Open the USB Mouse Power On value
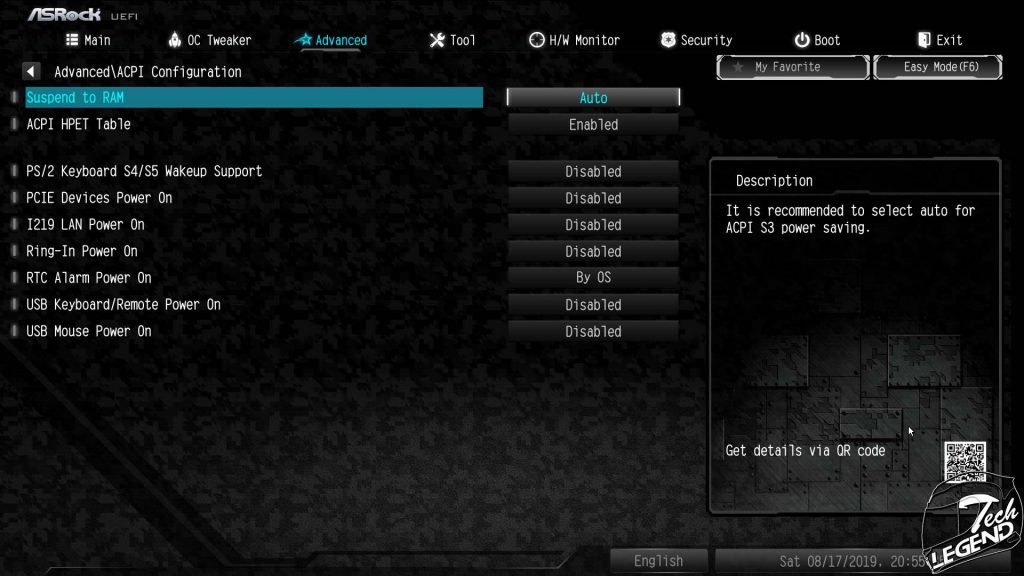Image resolution: width=1024 pixels, height=576 pixels. (593, 331)
